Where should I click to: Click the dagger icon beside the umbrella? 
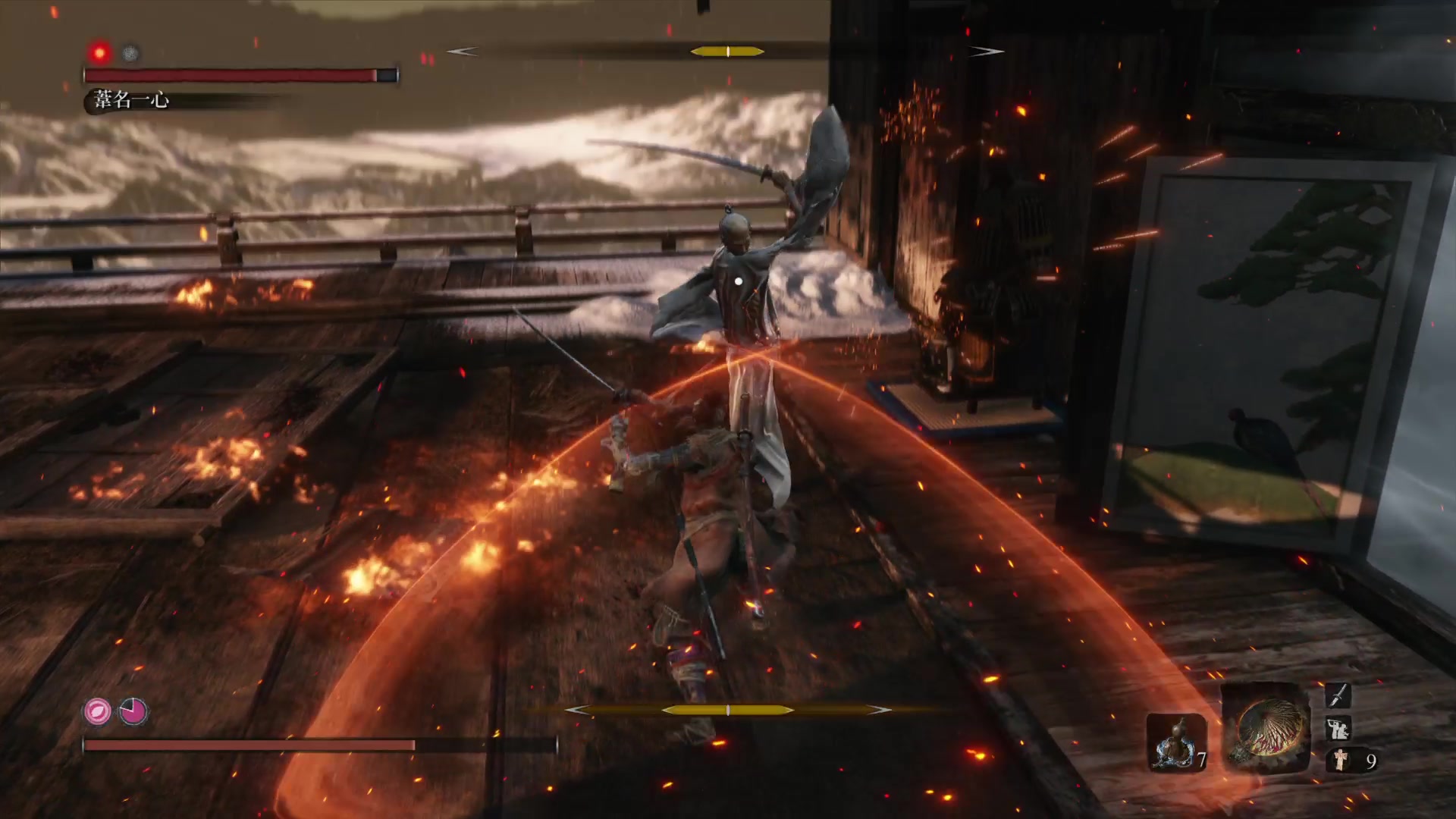[x=1338, y=695]
